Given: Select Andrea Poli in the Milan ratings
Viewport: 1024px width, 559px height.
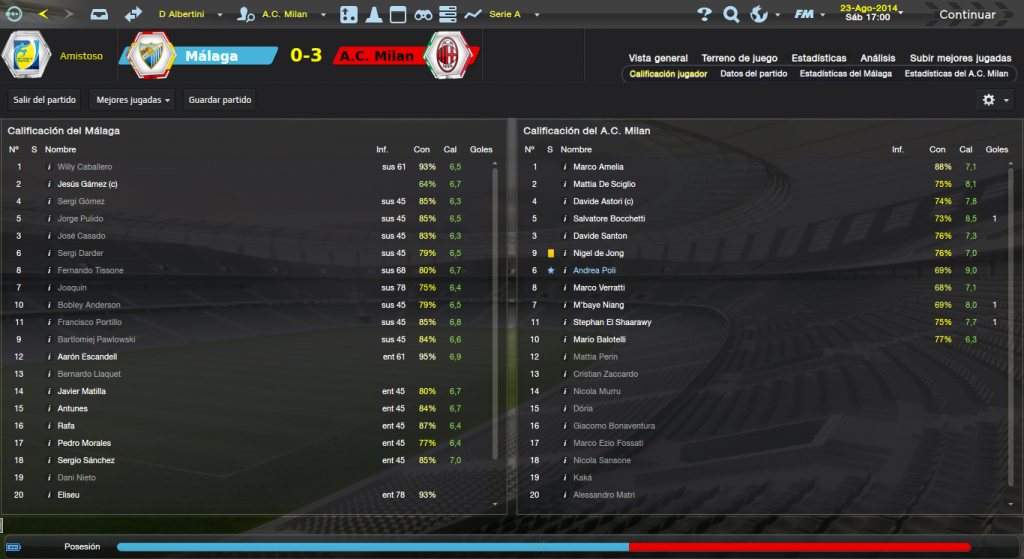Looking at the screenshot, I should coord(596,270).
